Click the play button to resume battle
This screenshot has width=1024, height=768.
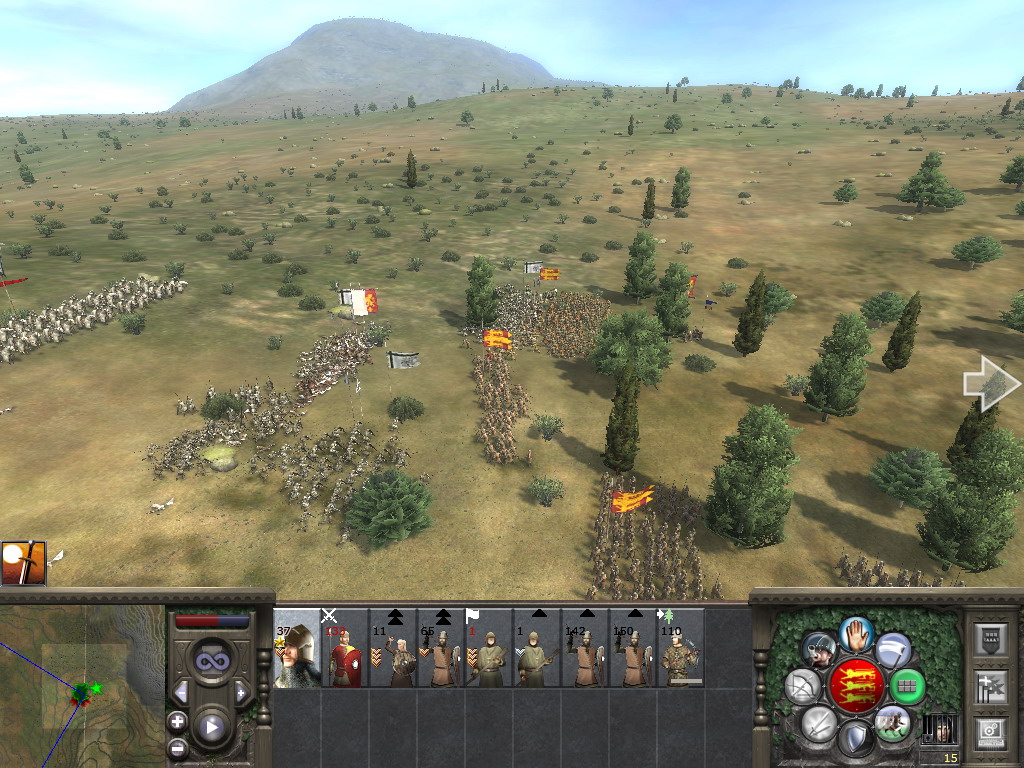click(x=211, y=727)
